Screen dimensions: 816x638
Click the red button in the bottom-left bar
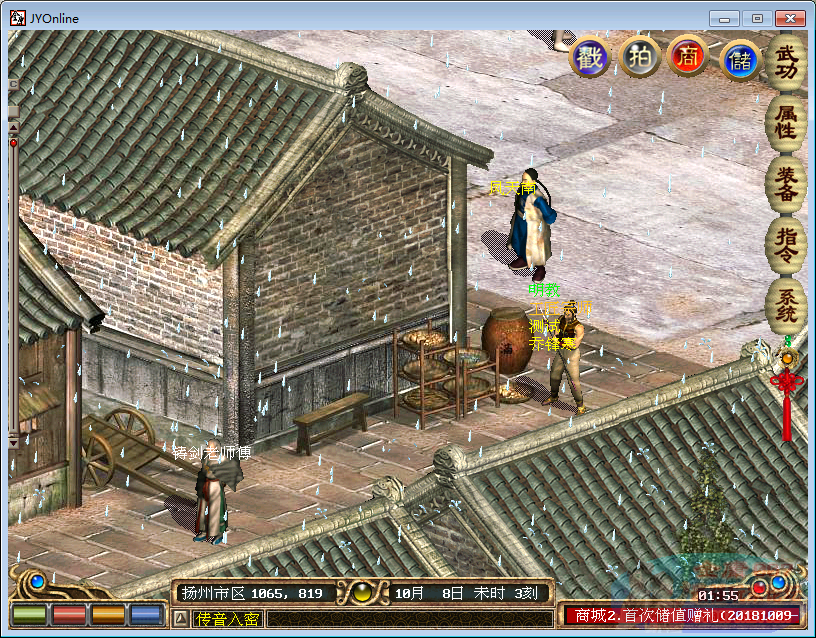(69, 615)
